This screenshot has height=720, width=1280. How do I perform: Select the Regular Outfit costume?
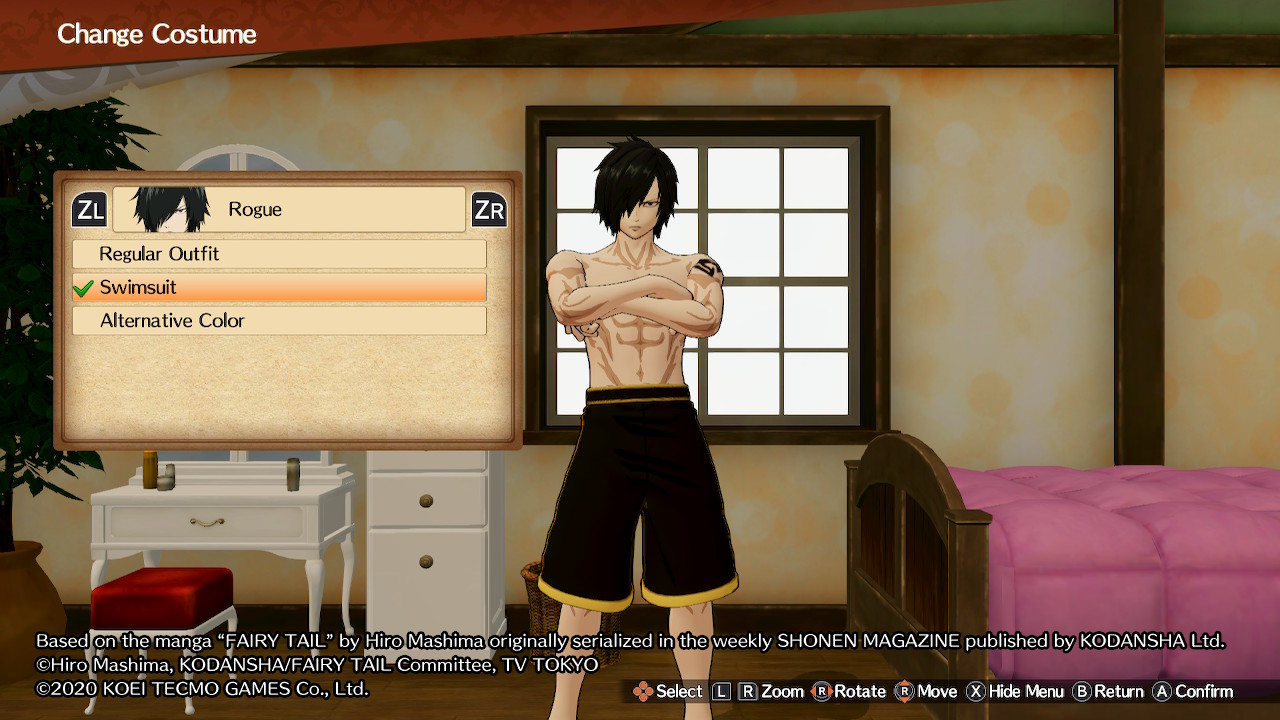click(x=279, y=254)
